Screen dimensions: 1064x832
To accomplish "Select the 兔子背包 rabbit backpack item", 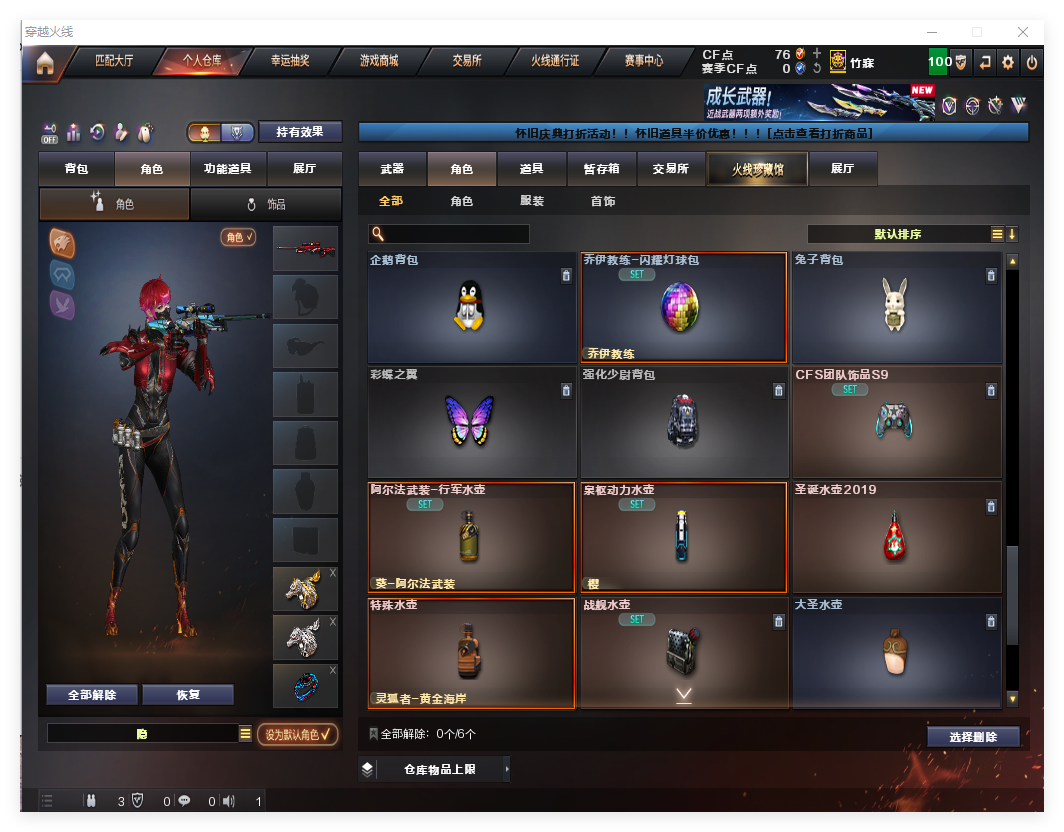I will (x=895, y=307).
